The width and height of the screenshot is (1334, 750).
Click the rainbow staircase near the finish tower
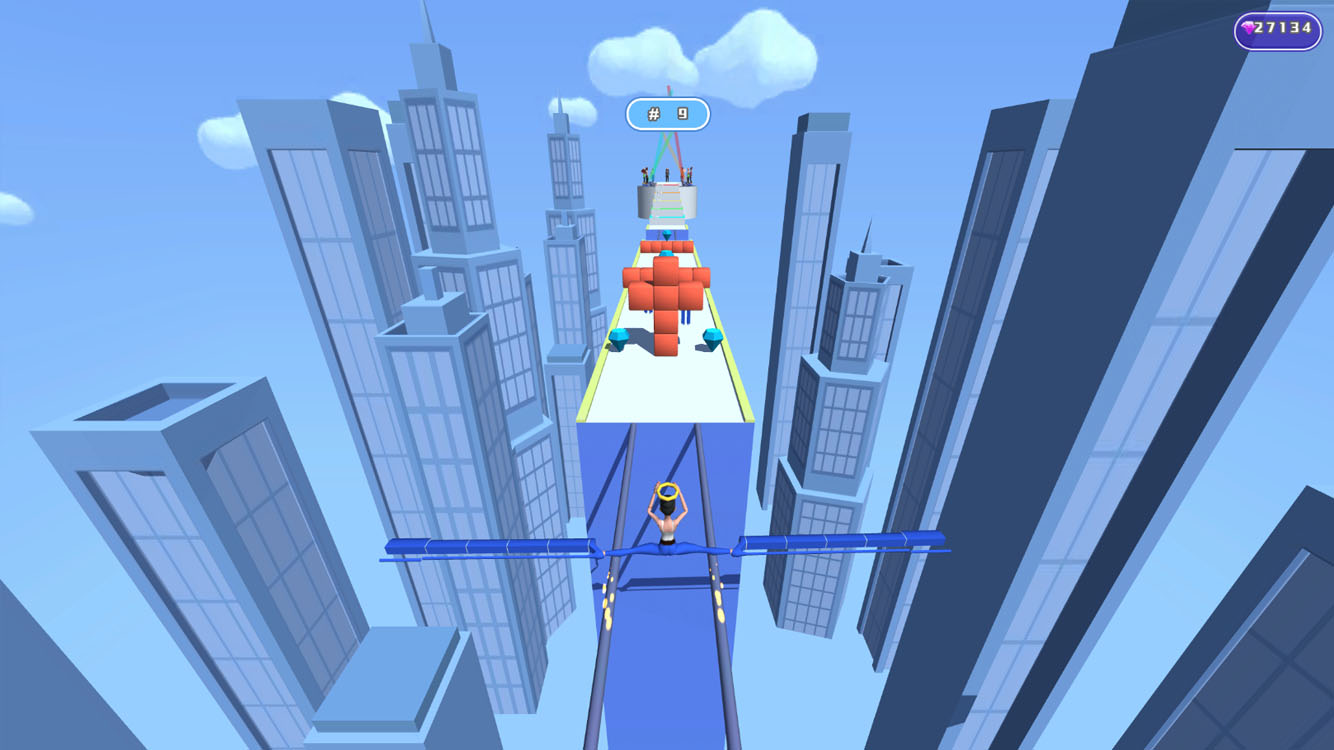point(667,202)
